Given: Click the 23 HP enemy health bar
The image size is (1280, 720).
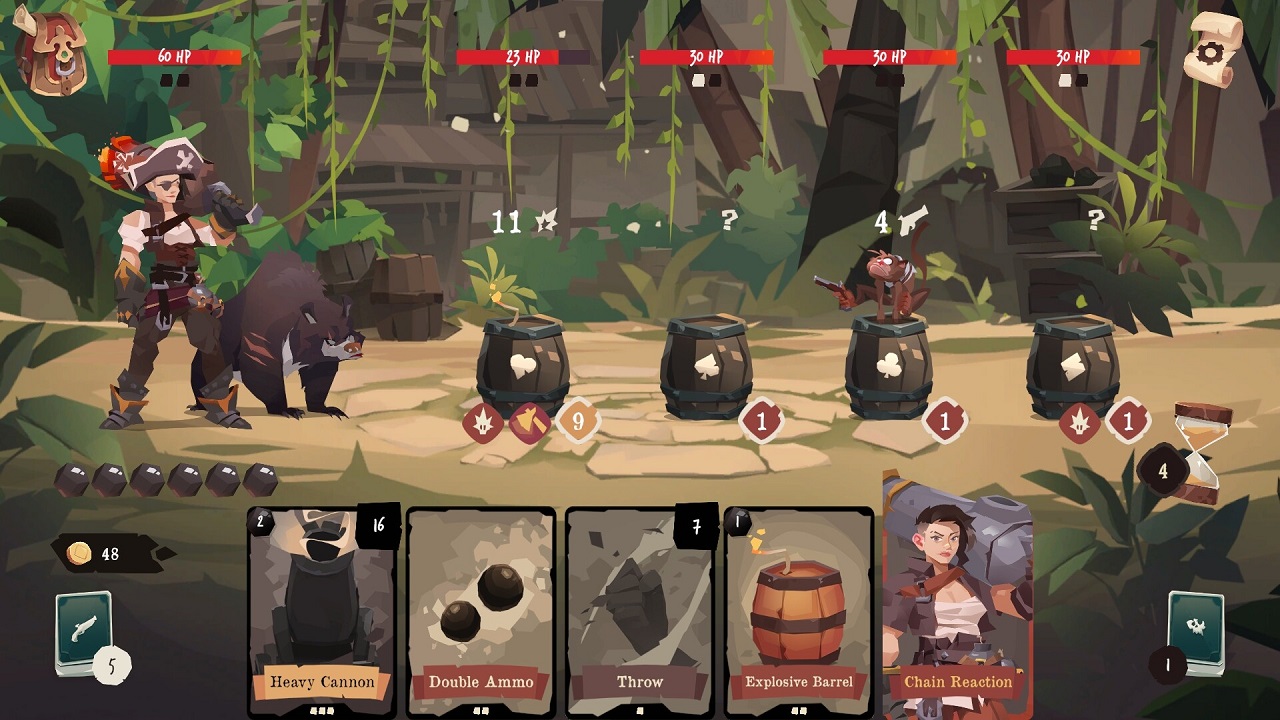Looking at the screenshot, I should click(523, 58).
